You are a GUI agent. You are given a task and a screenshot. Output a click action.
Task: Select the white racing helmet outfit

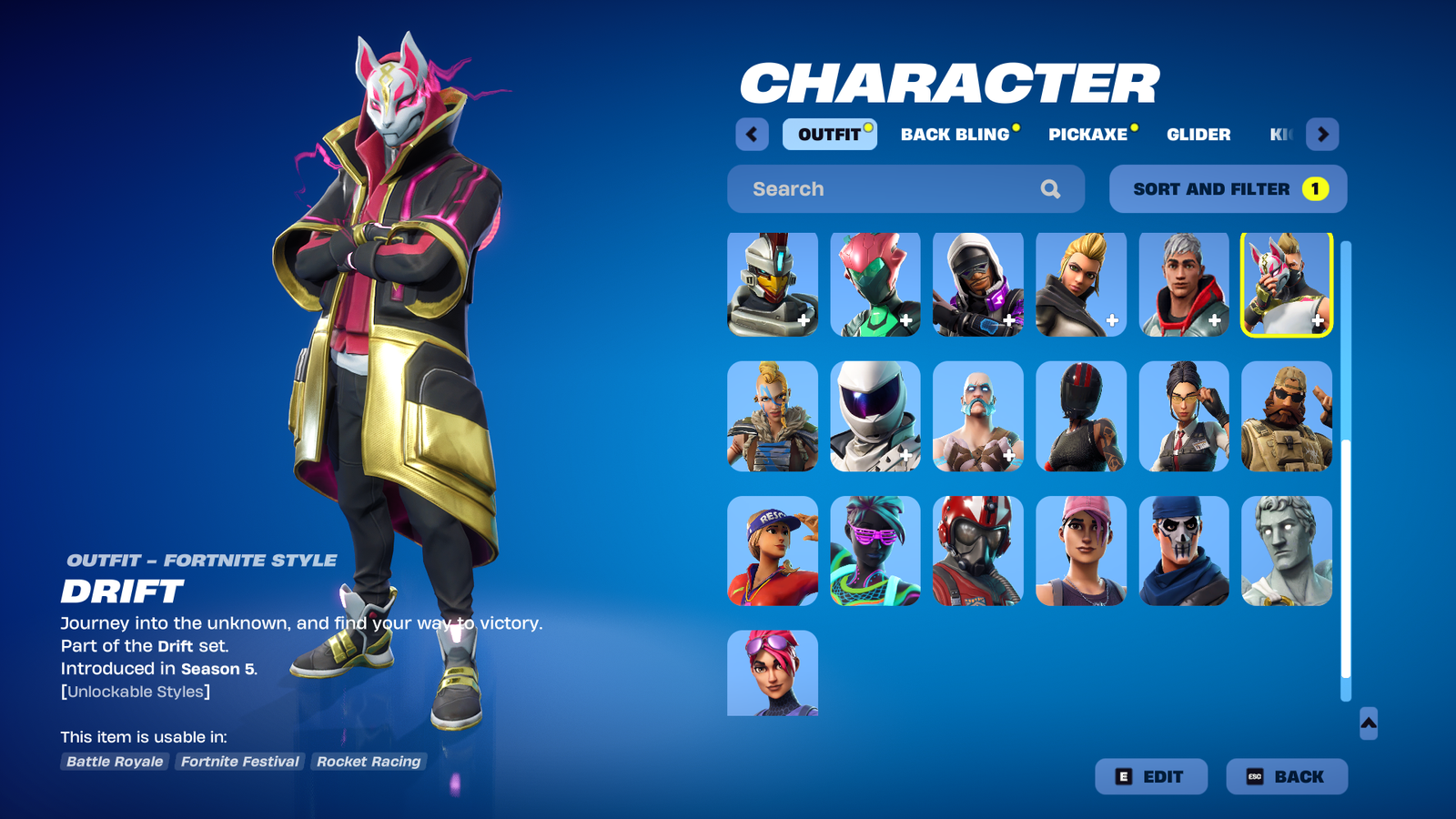(x=875, y=417)
